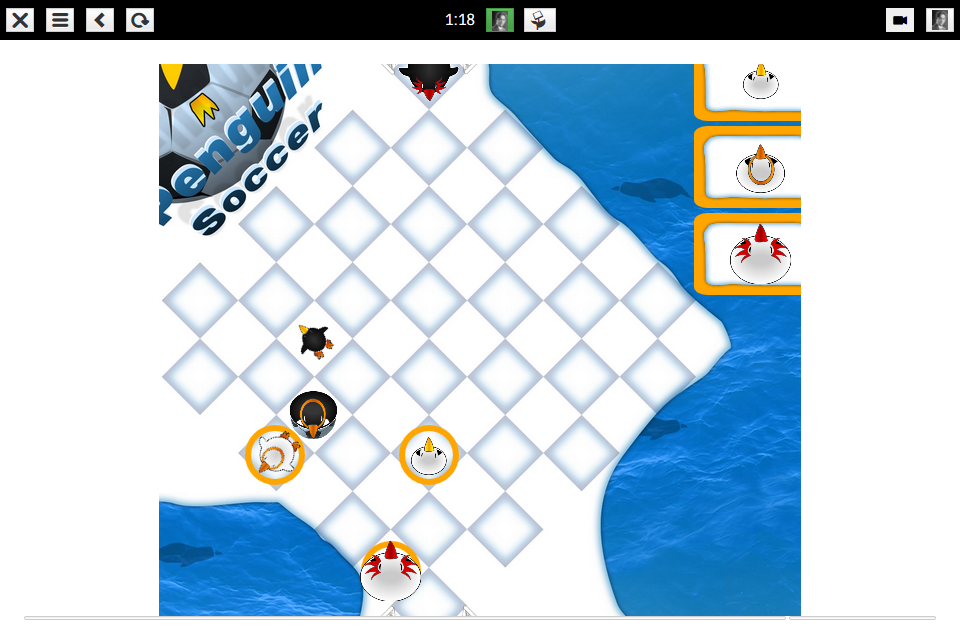Open the hamburger menu
This screenshot has height=640, width=960.
[60, 20]
